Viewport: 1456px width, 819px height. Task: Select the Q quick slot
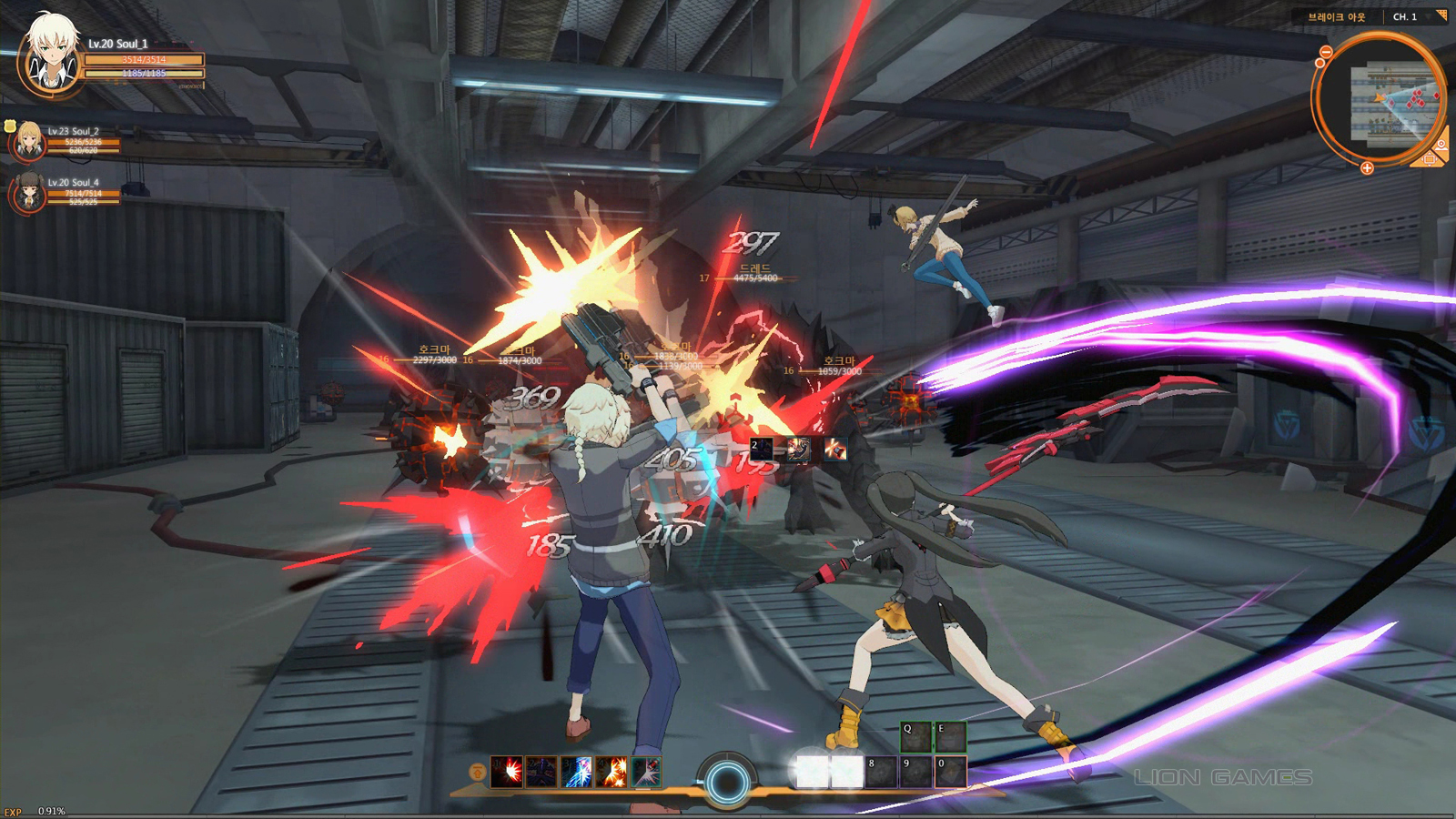[x=915, y=736]
